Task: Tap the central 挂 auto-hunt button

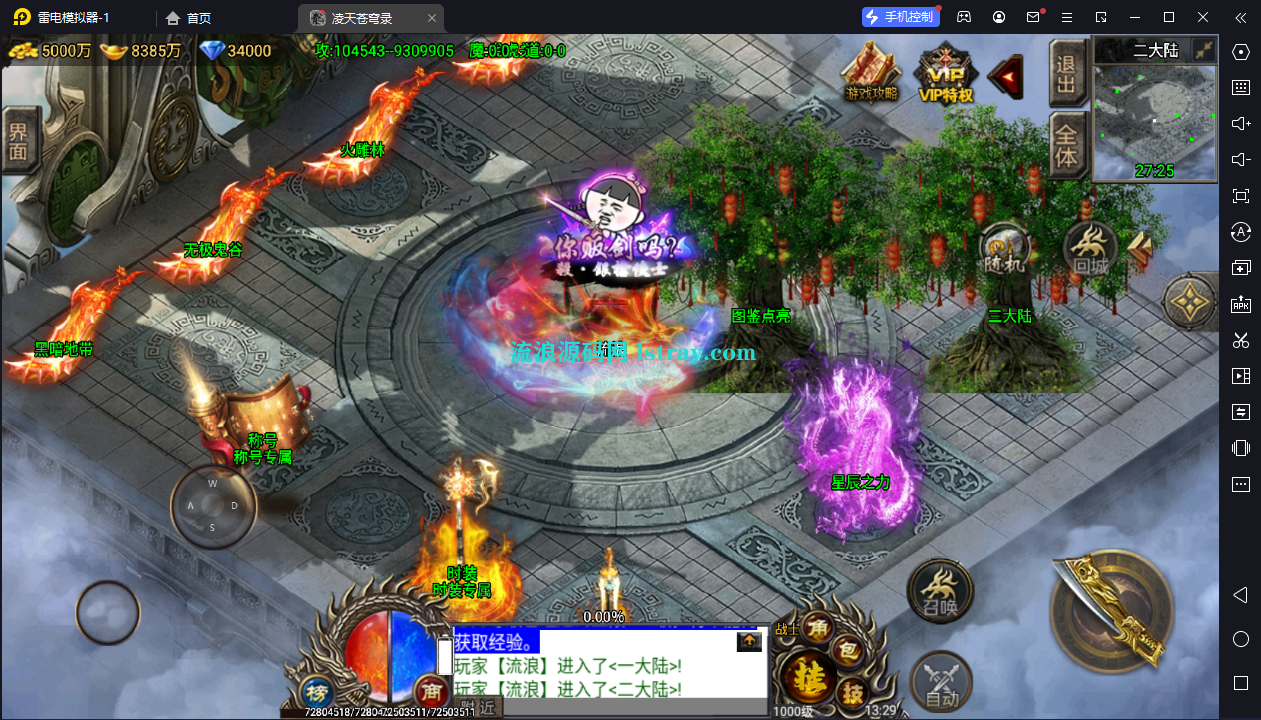Action: pos(804,681)
